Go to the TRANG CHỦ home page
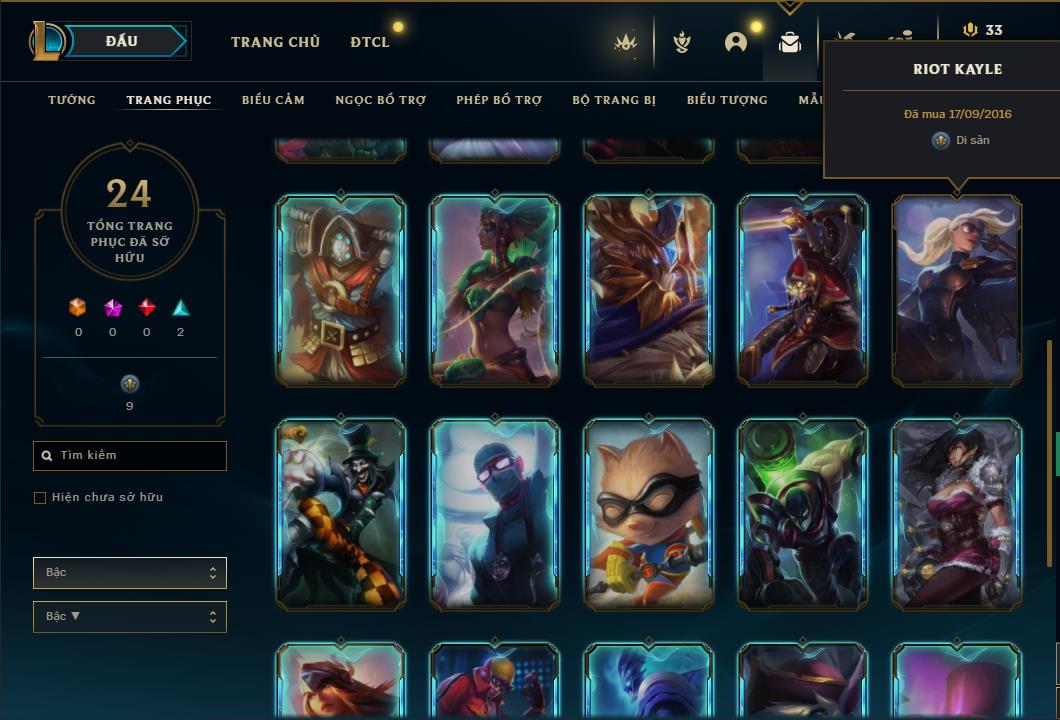The width and height of the screenshot is (1060, 720). tap(275, 42)
